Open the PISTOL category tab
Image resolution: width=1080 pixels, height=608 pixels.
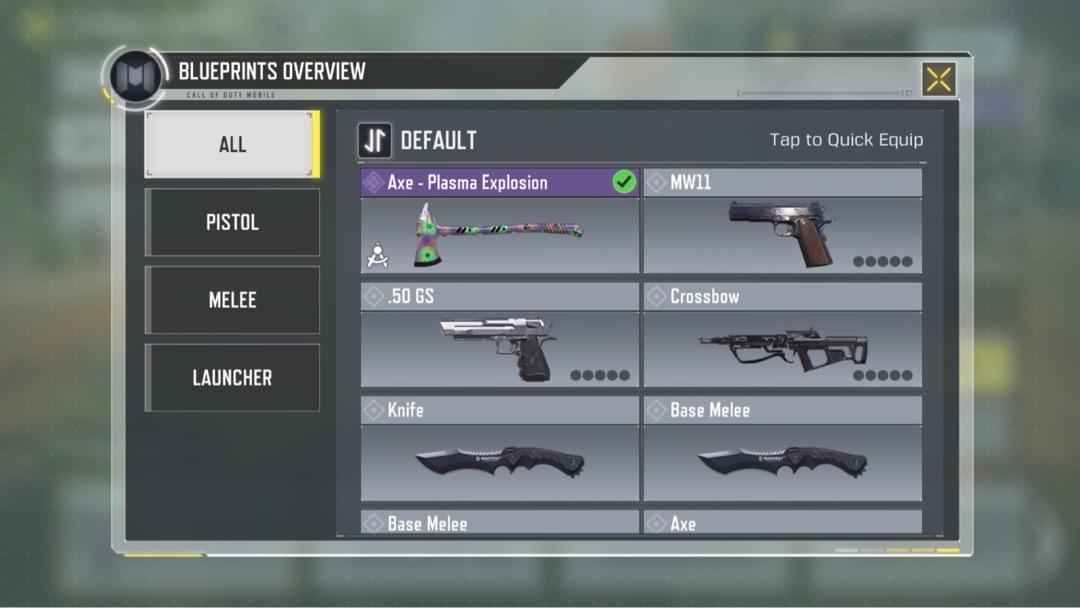click(232, 222)
